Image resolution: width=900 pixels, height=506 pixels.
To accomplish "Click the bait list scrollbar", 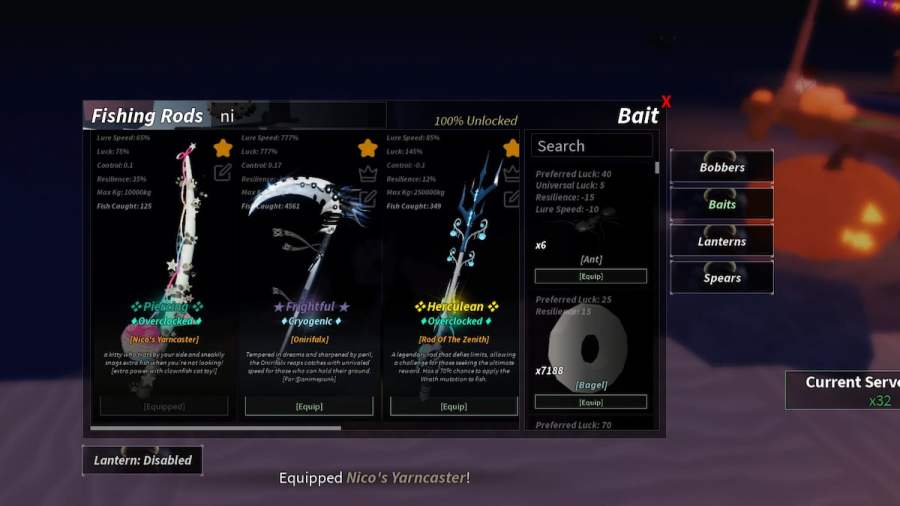I will point(657,167).
